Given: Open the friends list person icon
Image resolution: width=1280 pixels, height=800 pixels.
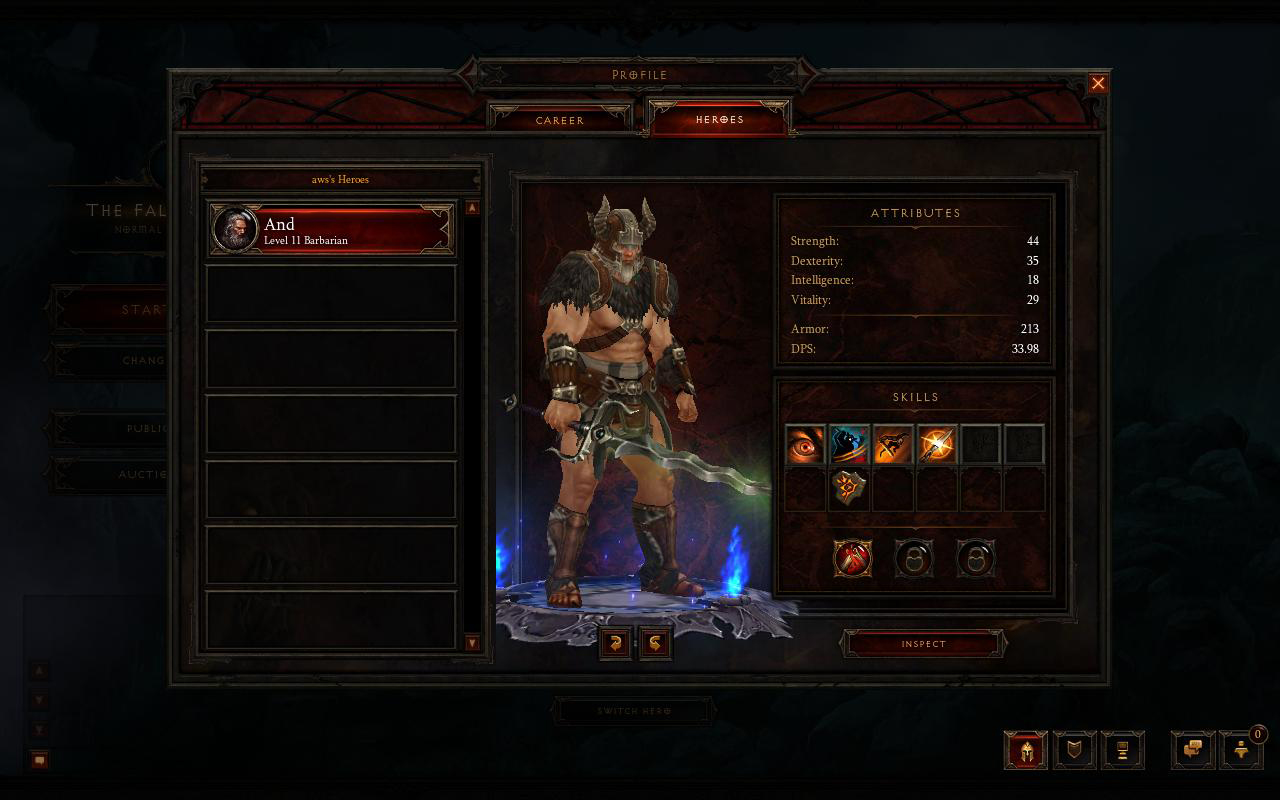Looking at the screenshot, I should (x=1241, y=750).
